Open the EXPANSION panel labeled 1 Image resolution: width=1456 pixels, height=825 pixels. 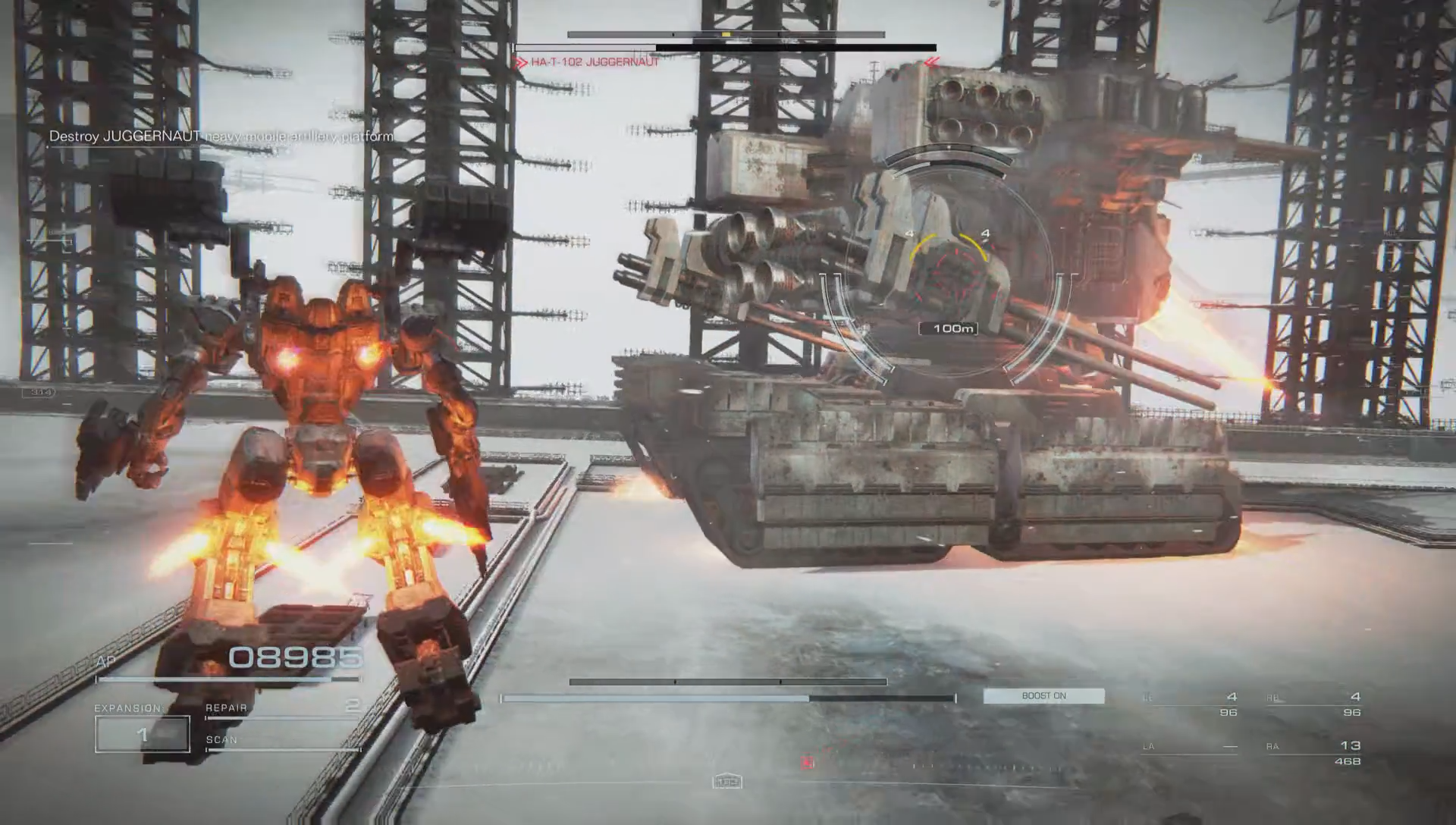click(x=142, y=734)
